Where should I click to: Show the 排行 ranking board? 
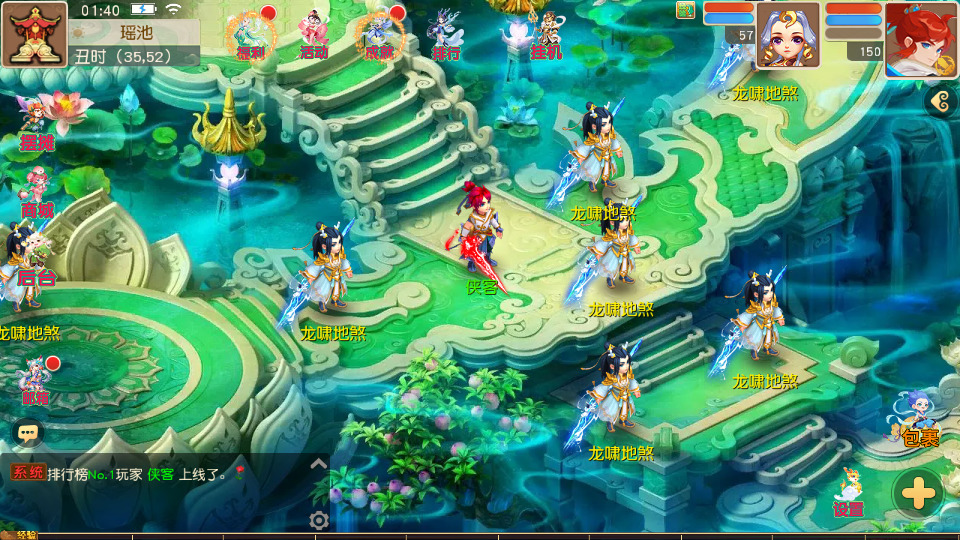(x=446, y=35)
